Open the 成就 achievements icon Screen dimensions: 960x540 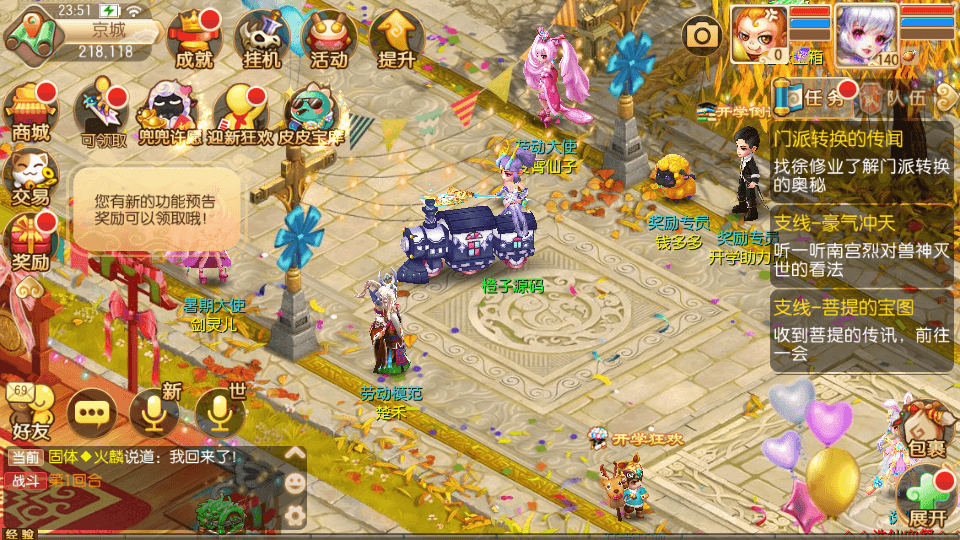pos(193,40)
